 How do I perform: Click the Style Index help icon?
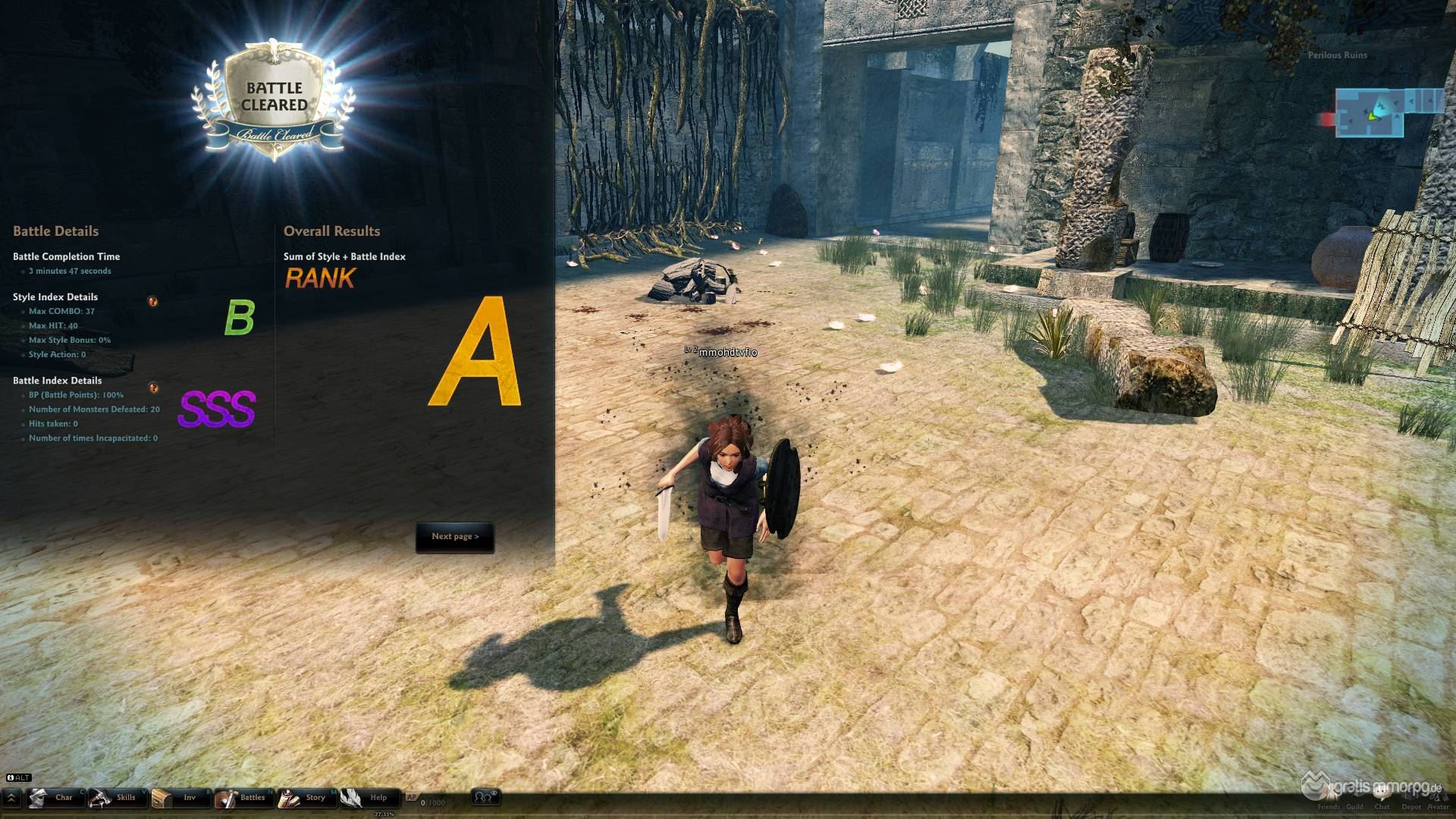click(153, 302)
